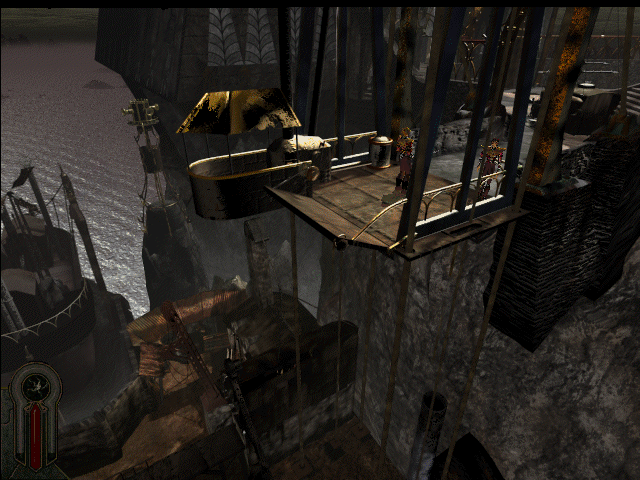Click the round emblem icon above the red gauge

tap(37, 384)
